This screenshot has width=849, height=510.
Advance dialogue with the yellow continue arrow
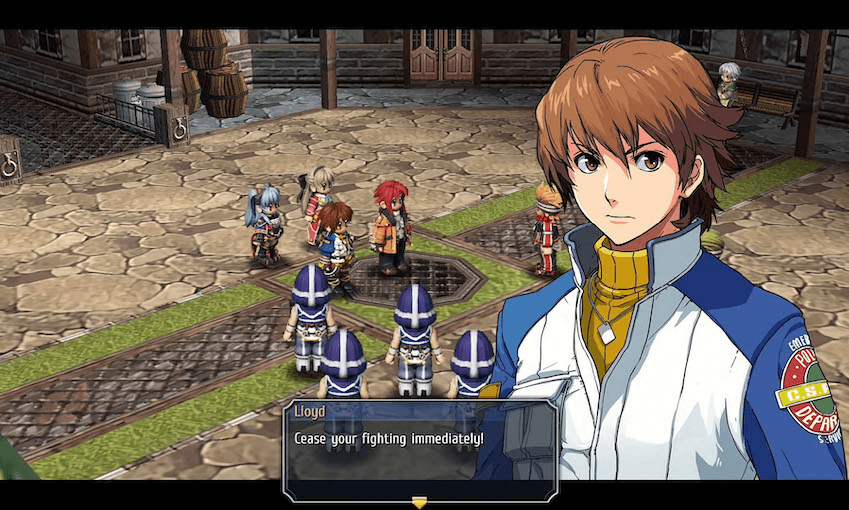(419, 502)
